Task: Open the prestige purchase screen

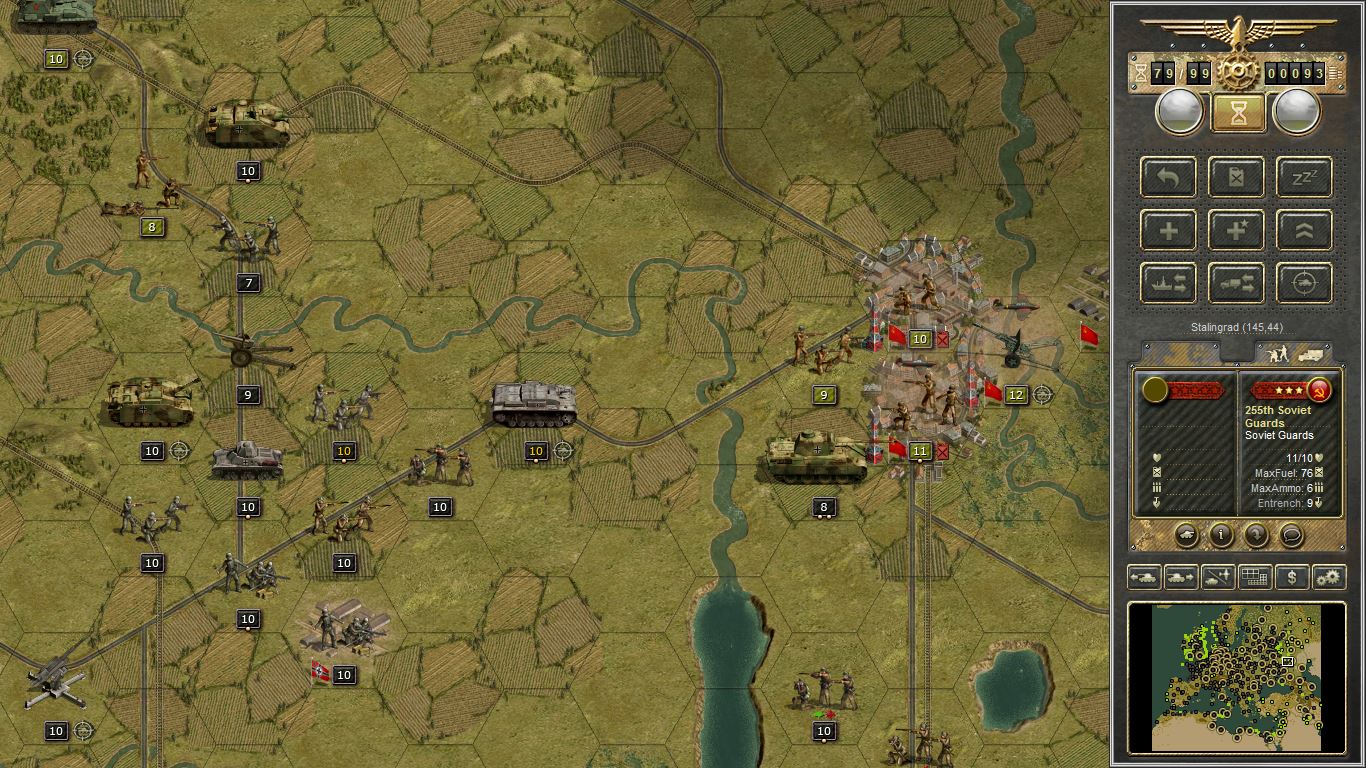Action: 1290,577
